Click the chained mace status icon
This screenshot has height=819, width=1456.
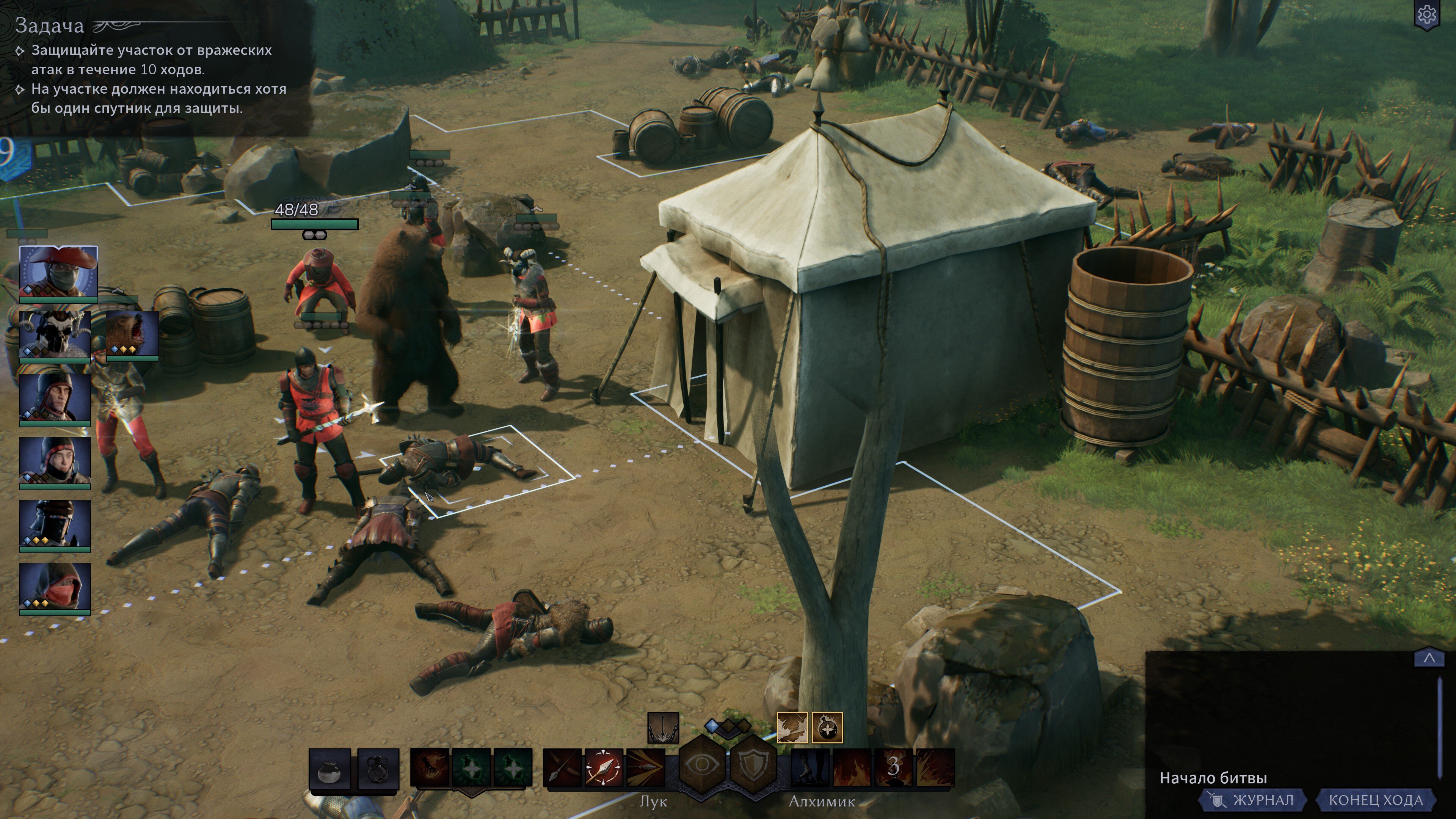pos(663,728)
